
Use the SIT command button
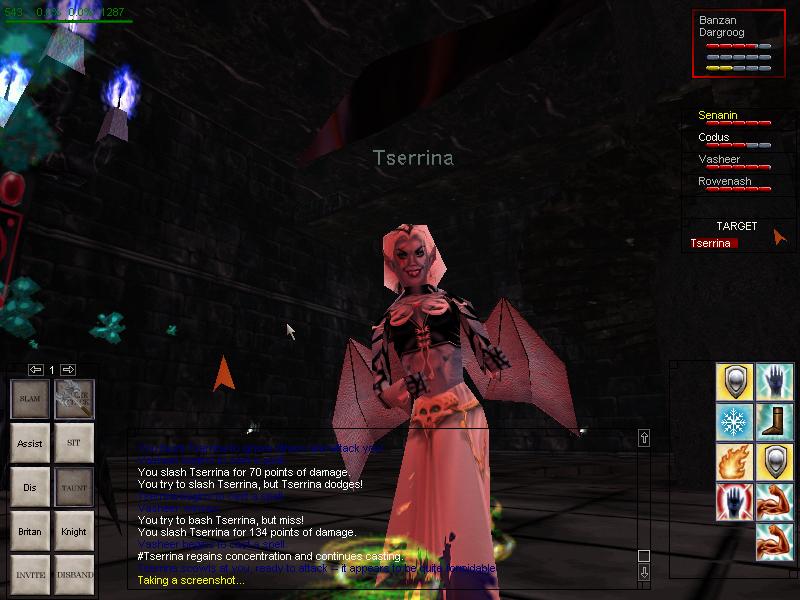(x=74, y=442)
